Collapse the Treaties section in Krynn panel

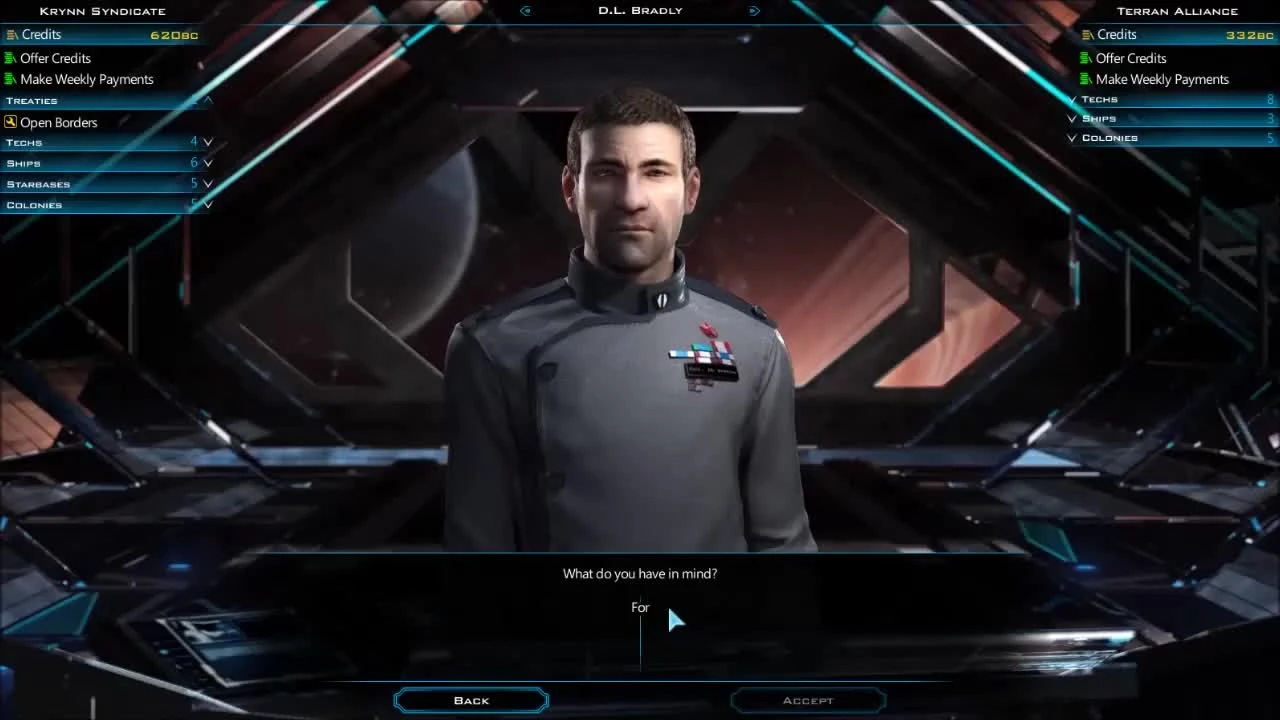click(208, 100)
